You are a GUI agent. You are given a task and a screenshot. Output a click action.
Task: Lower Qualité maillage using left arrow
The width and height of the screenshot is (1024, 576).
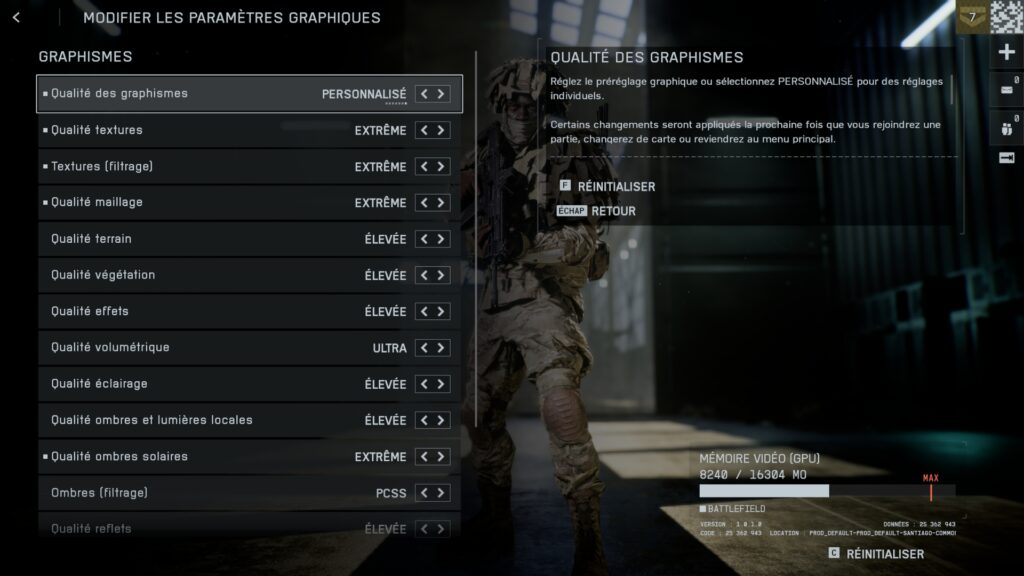tap(424, 203)
